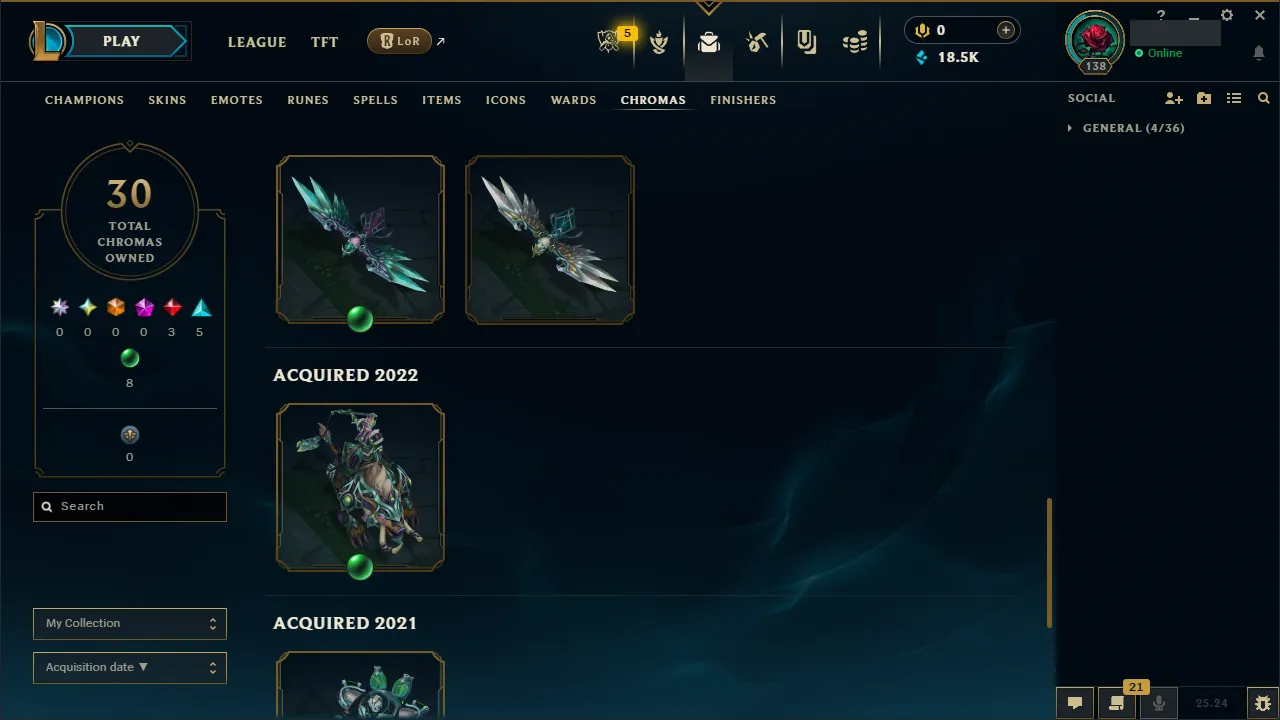Click the PLAY button
The image size is (1280, 720).
click(x=121, y=41)
